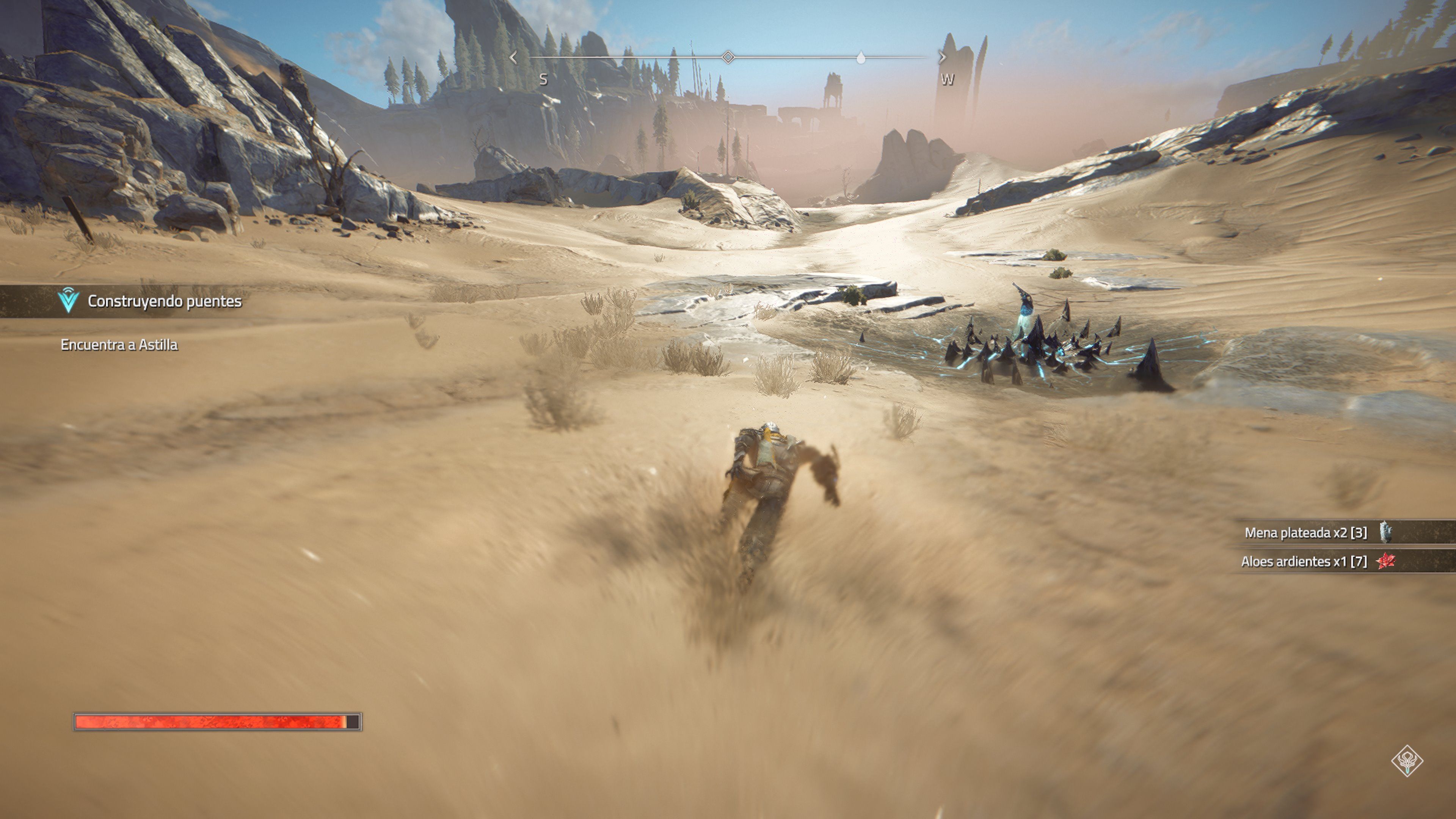
Task: Click the Mena plateada loot notification
Action: coord(1317,532)
